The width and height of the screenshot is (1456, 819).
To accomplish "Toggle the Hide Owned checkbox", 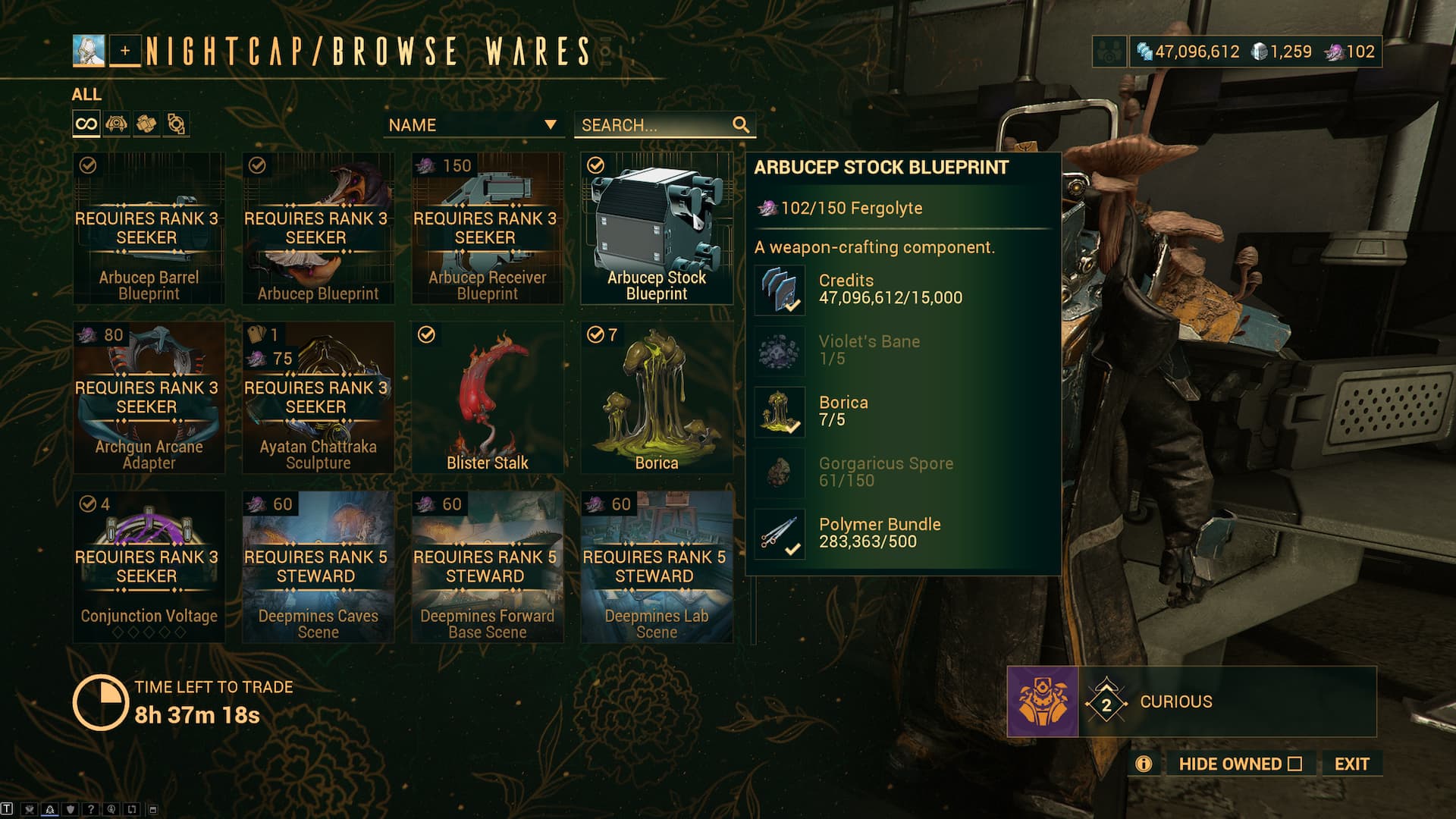I will click(1294, 764).
